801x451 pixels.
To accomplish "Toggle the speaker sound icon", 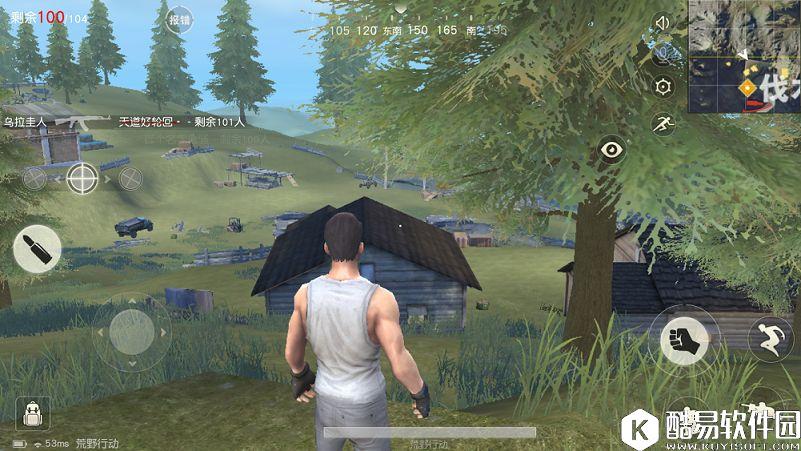I will (x=661, y=22).
